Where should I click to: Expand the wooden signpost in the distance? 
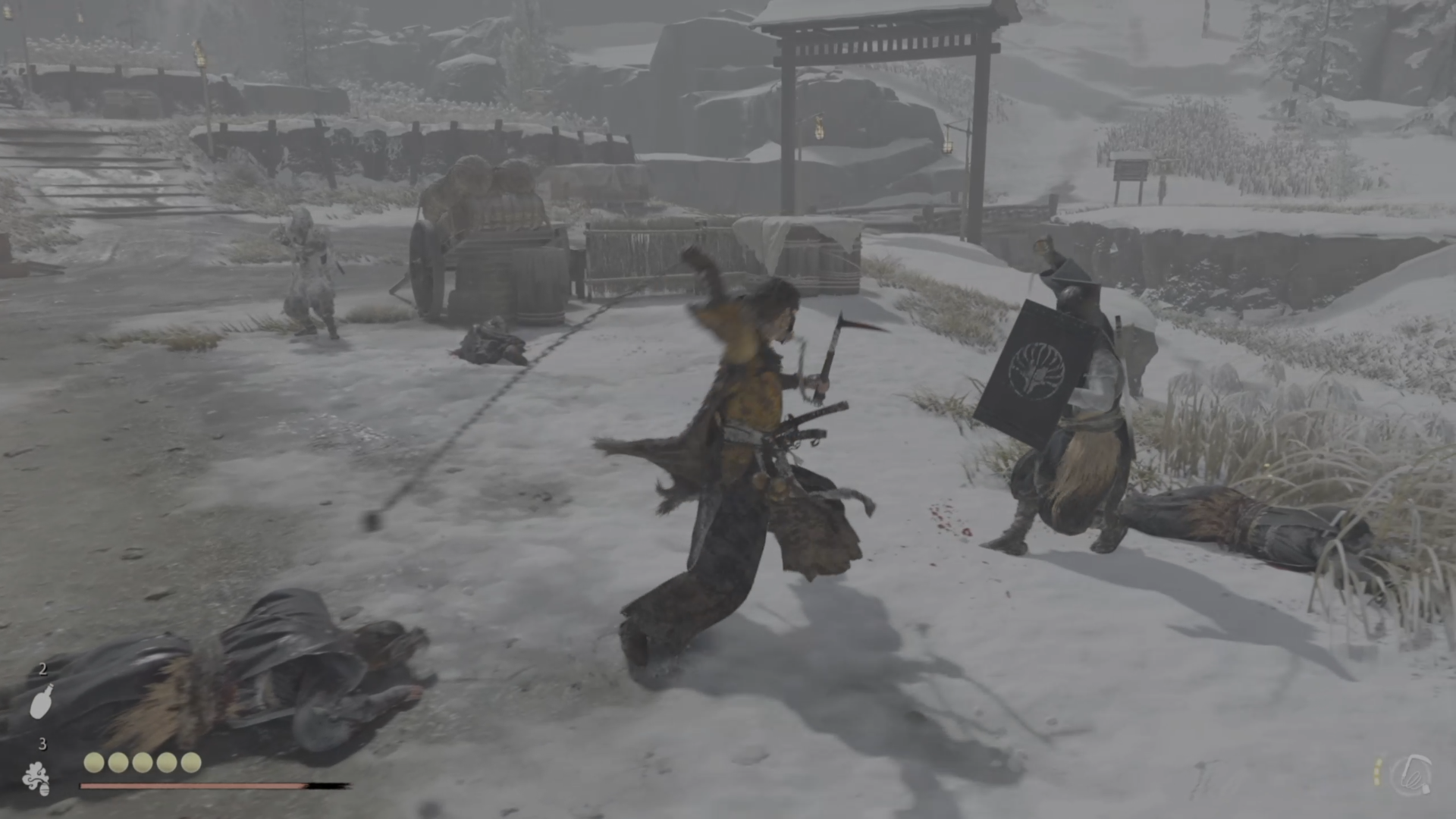tap(1130, 167)
